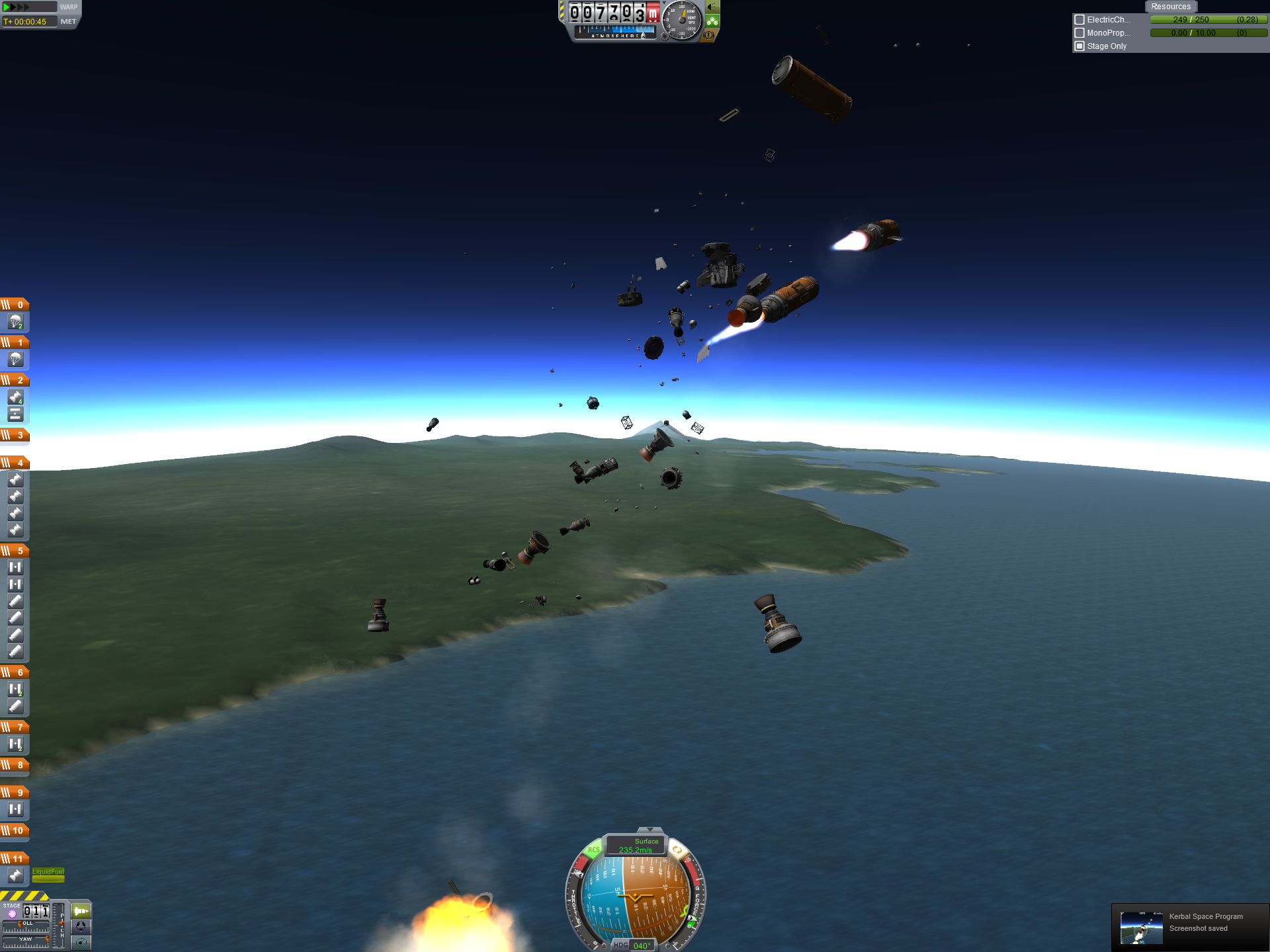Toggle the SAS indicator on the navball
1270x952 pixels.
coord(677,850)
